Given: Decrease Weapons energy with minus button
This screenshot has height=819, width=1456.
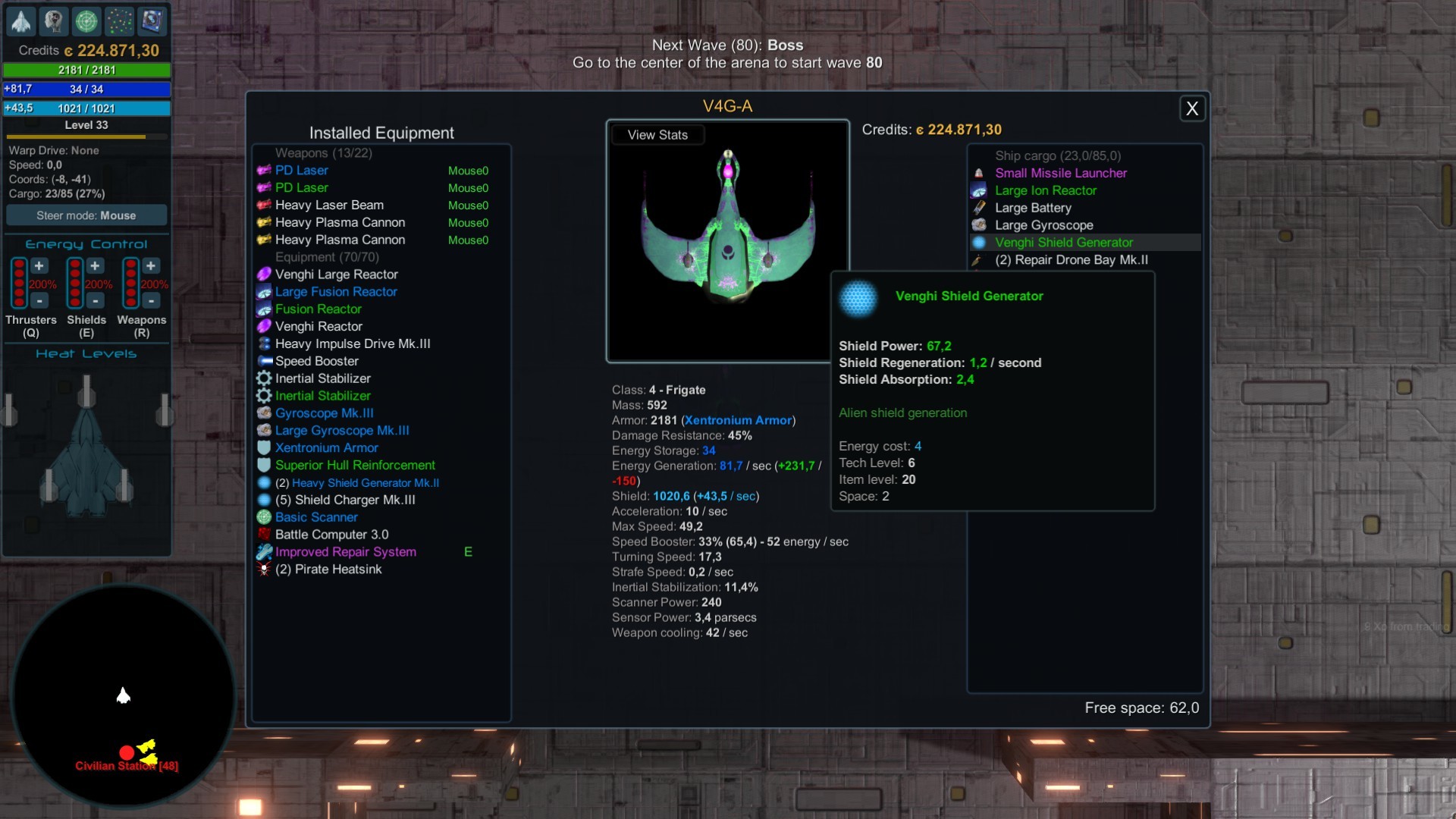Looking at the screenshot, I should pos(151,301).
